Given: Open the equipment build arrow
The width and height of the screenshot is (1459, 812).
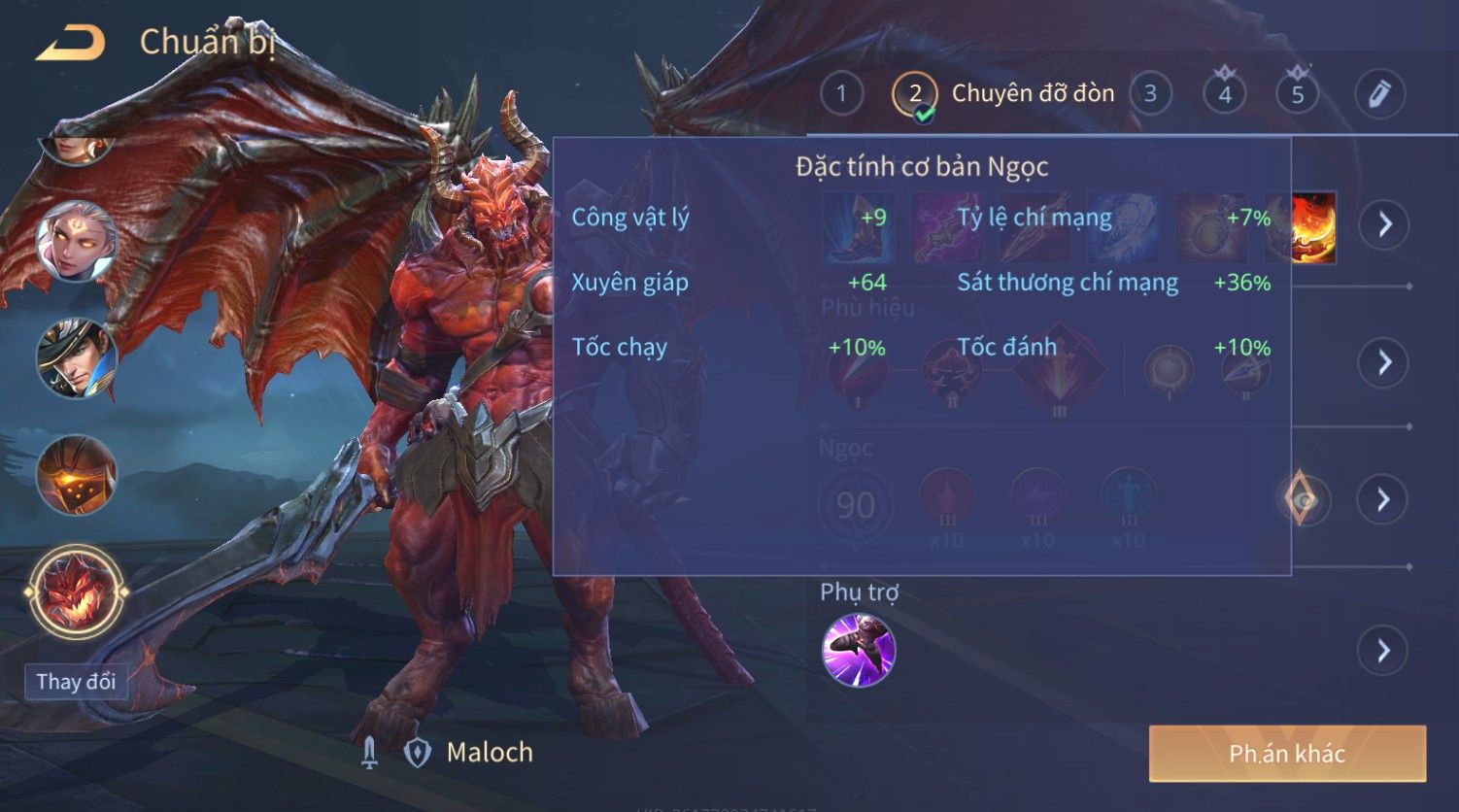Looking at the screenshot, I should click(x=1384, y=224).
